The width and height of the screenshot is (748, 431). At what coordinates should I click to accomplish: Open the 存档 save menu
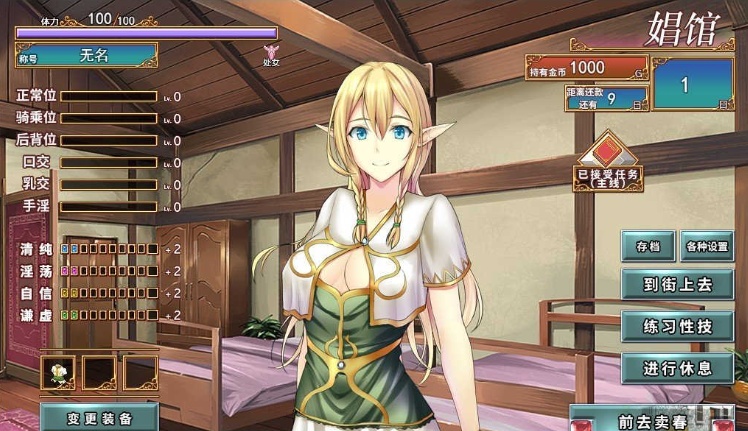tap(648, 246)
